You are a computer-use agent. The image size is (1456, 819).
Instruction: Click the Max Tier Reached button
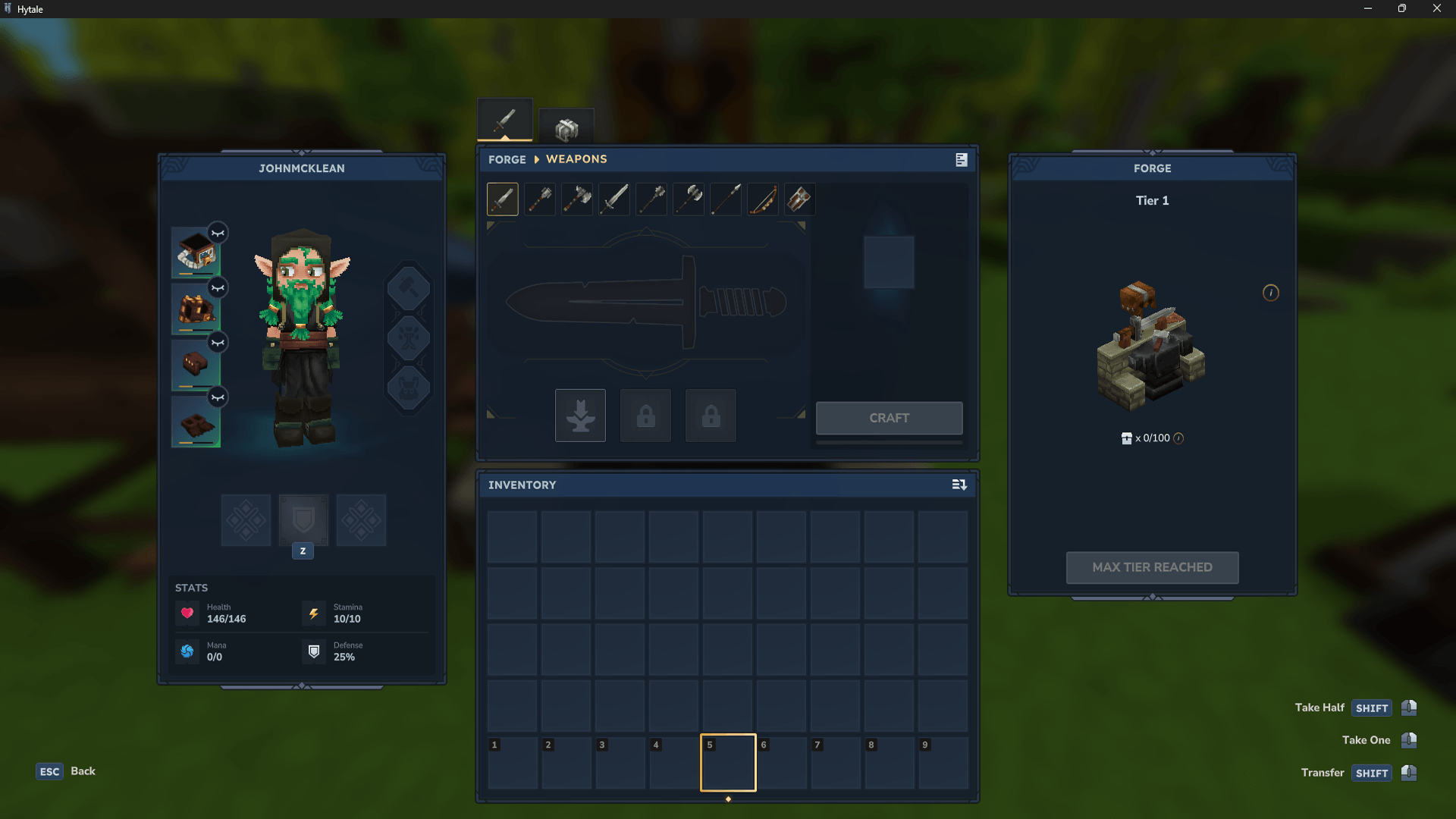point(1151,567)
